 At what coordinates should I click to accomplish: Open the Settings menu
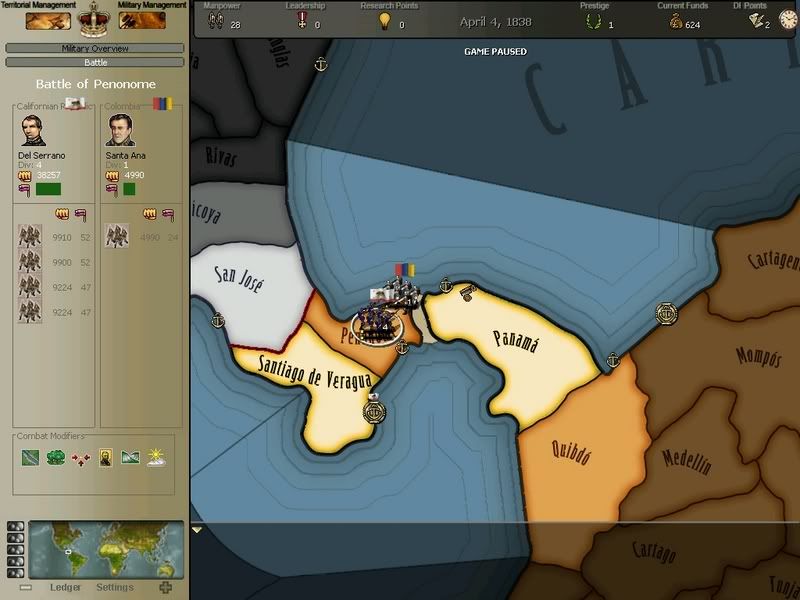click(115, 587)
